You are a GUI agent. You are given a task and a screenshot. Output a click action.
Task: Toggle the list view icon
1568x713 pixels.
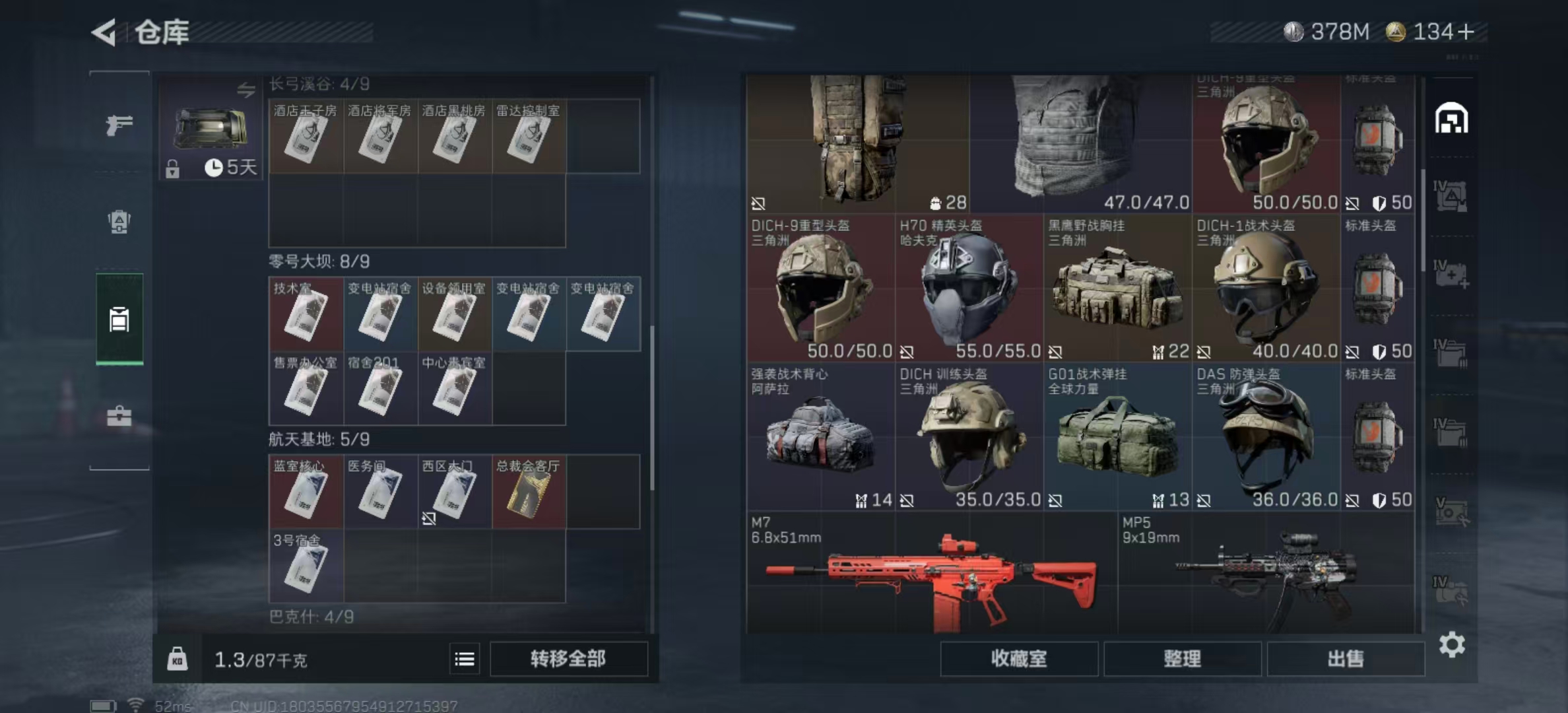pyautogui.click(x=465, y=659)
